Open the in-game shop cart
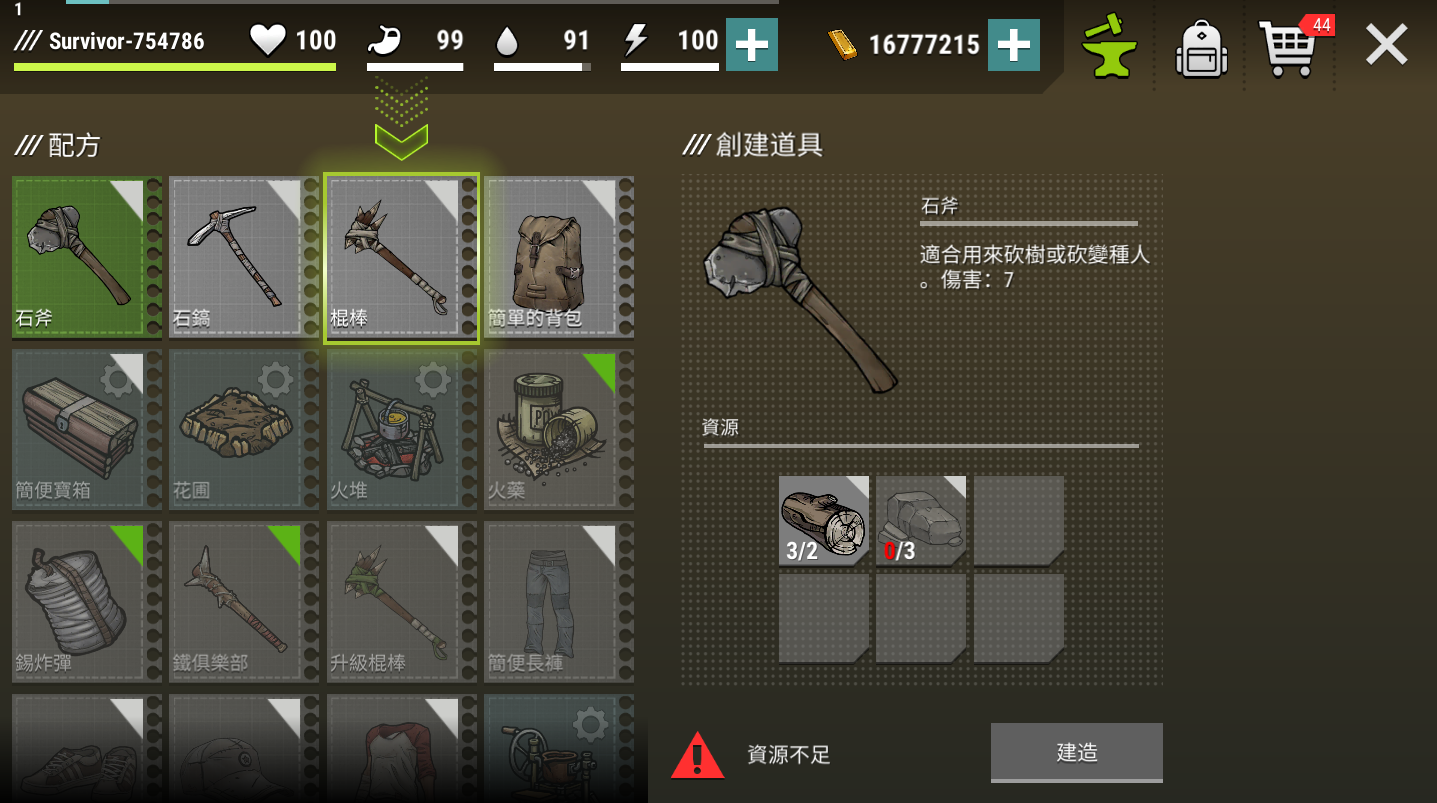The image size is (1437, 803). coord(1290,45)
